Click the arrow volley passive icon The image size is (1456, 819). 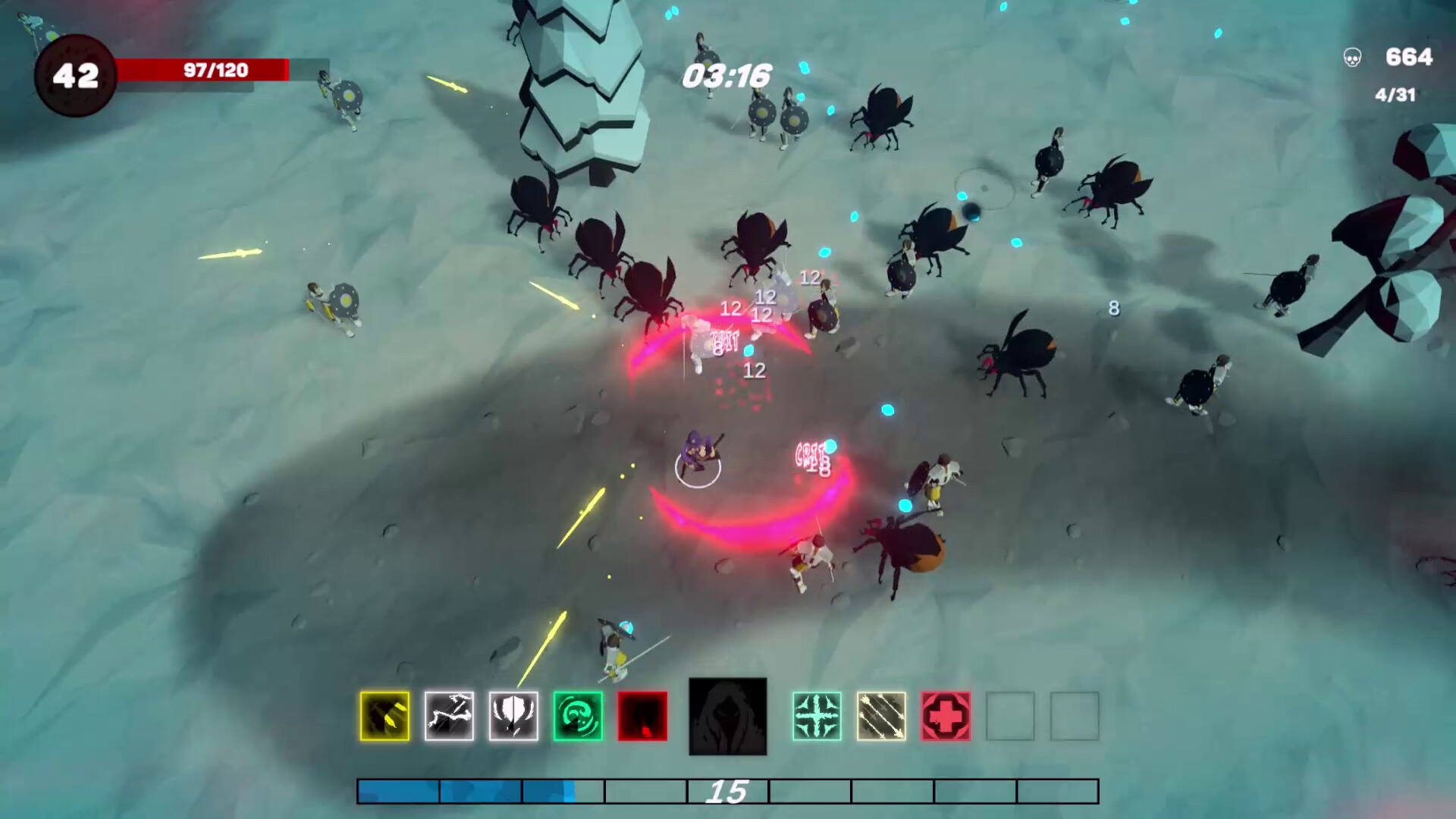click(881, 717)
